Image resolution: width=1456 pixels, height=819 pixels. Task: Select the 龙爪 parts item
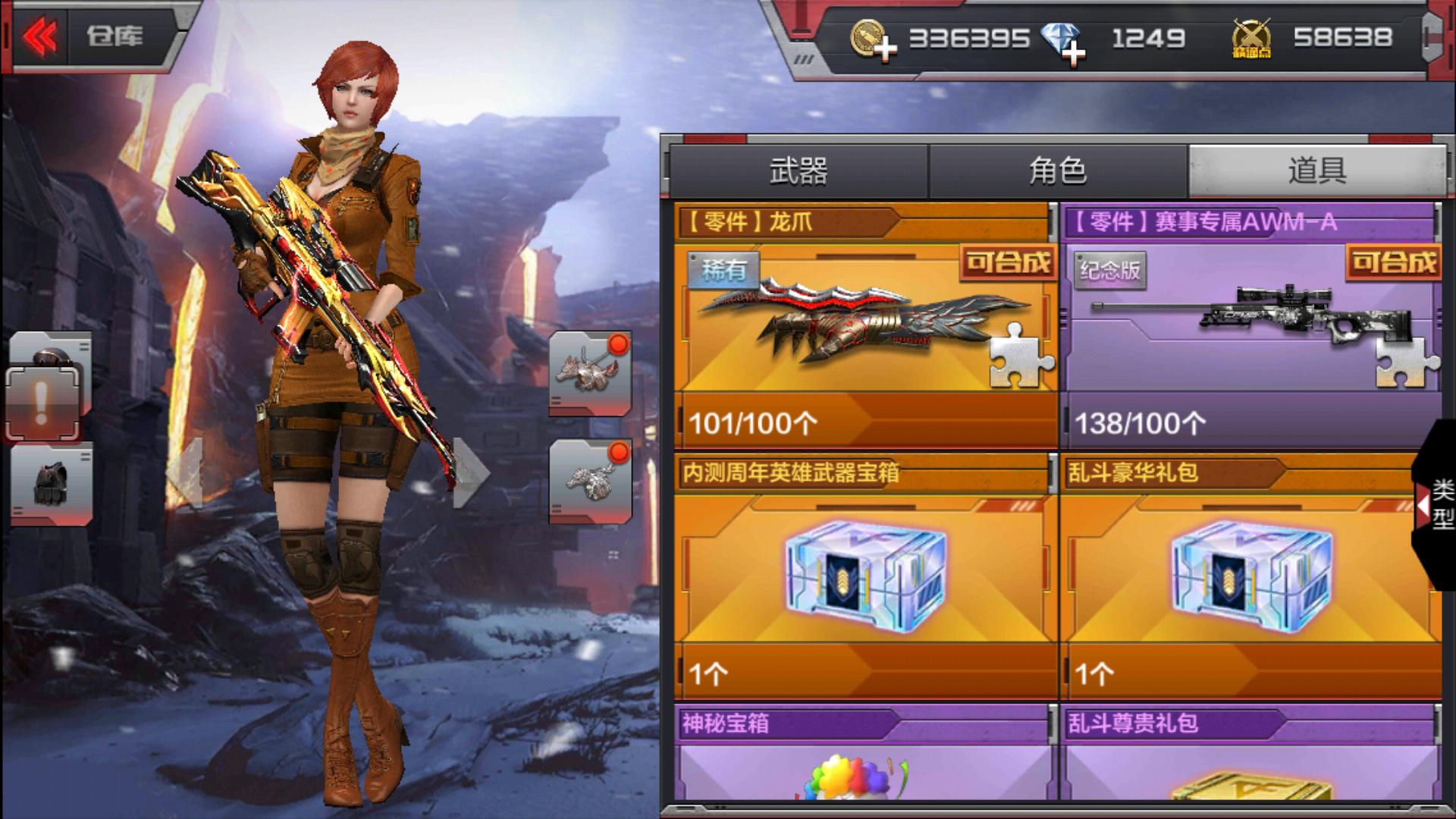click(x=864, y=326)
